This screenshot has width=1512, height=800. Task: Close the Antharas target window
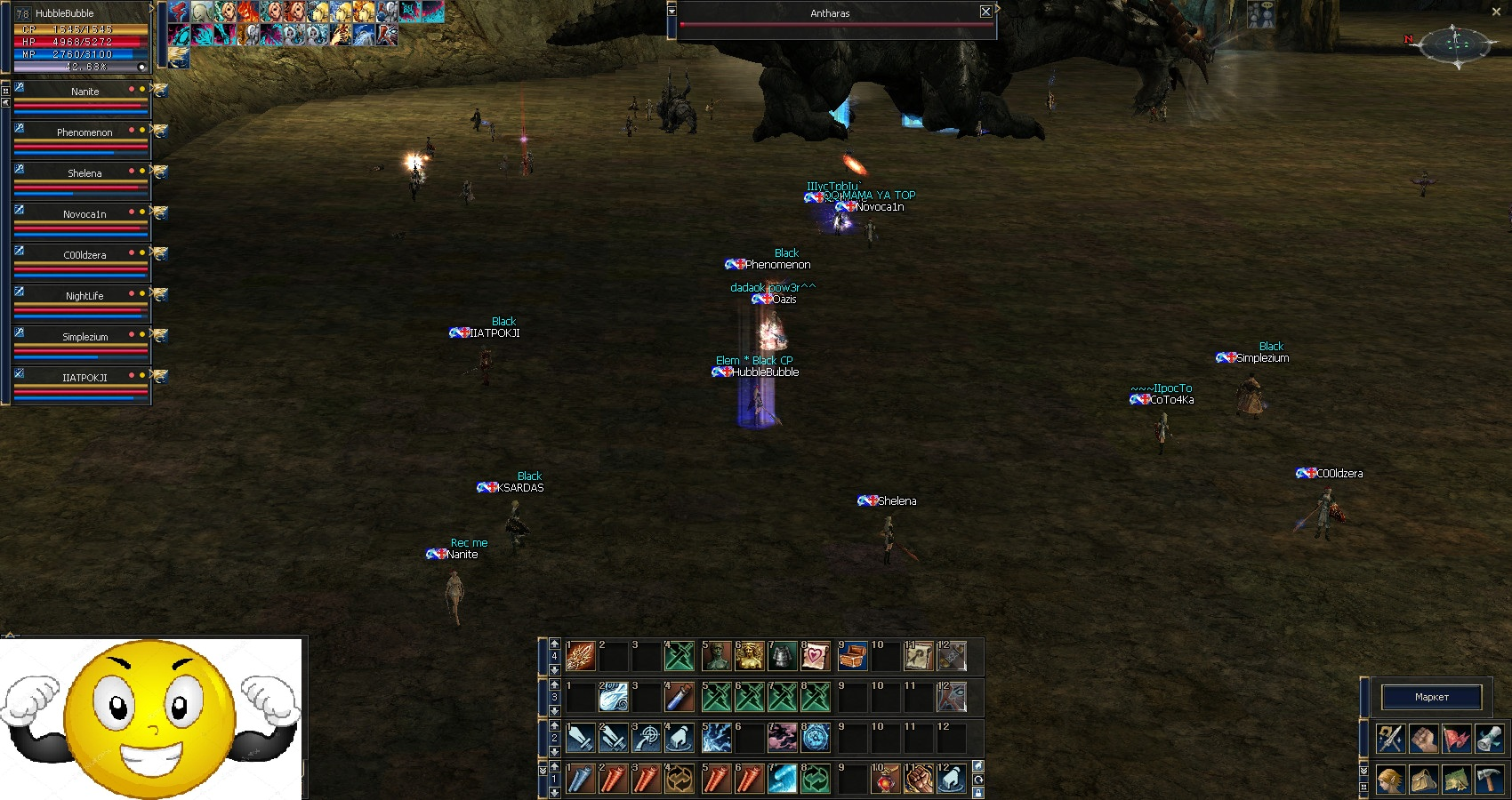(x=985, y=12)
